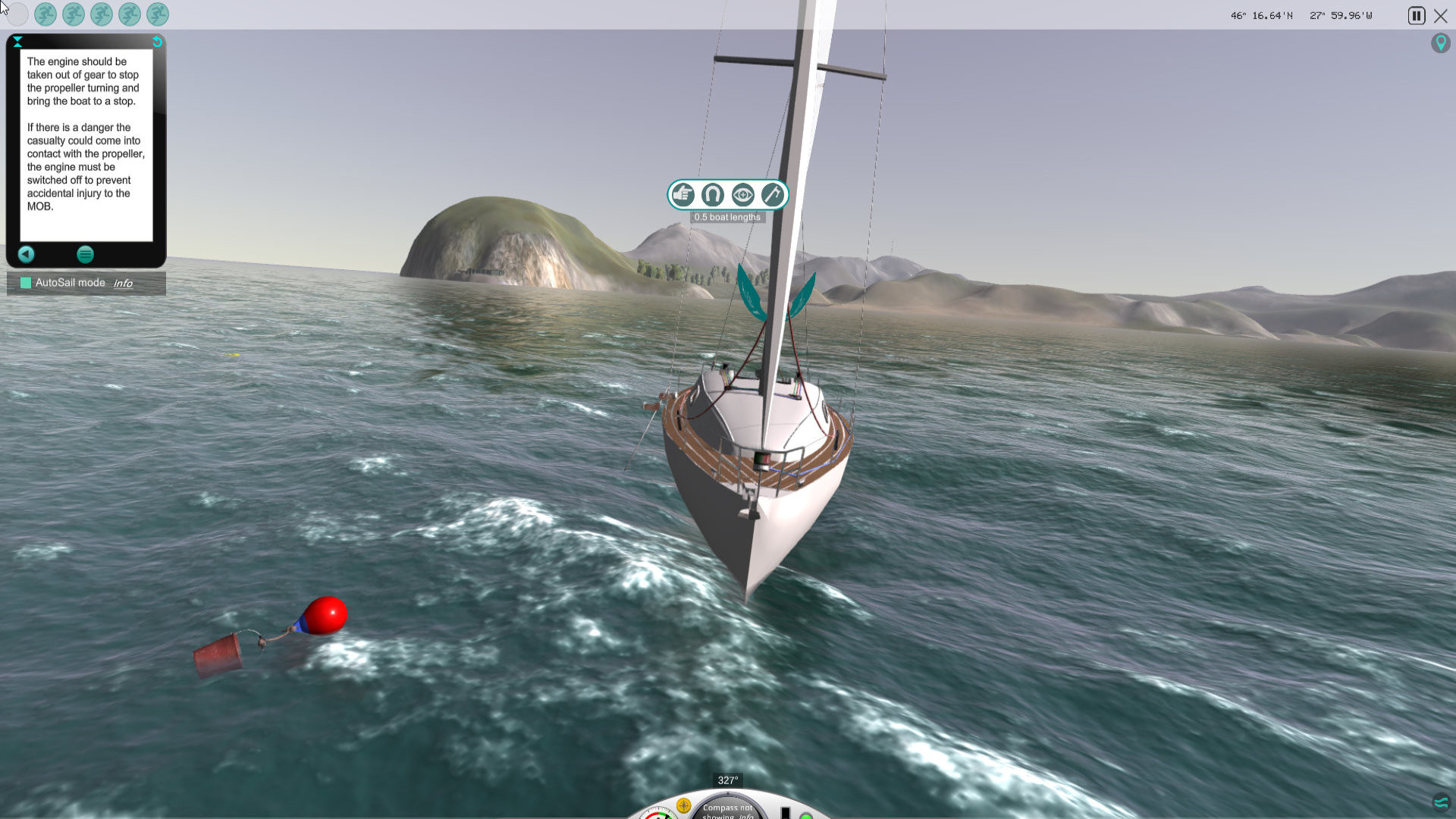This screenshot has height=819, width=1456.
Task: Click the location pin icon top right
Action: (1441, 43)
